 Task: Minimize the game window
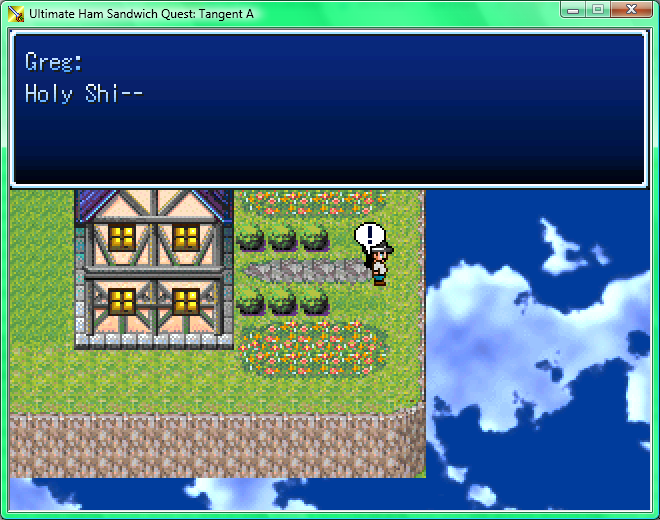pyautogui.click(x=573, y=9)
